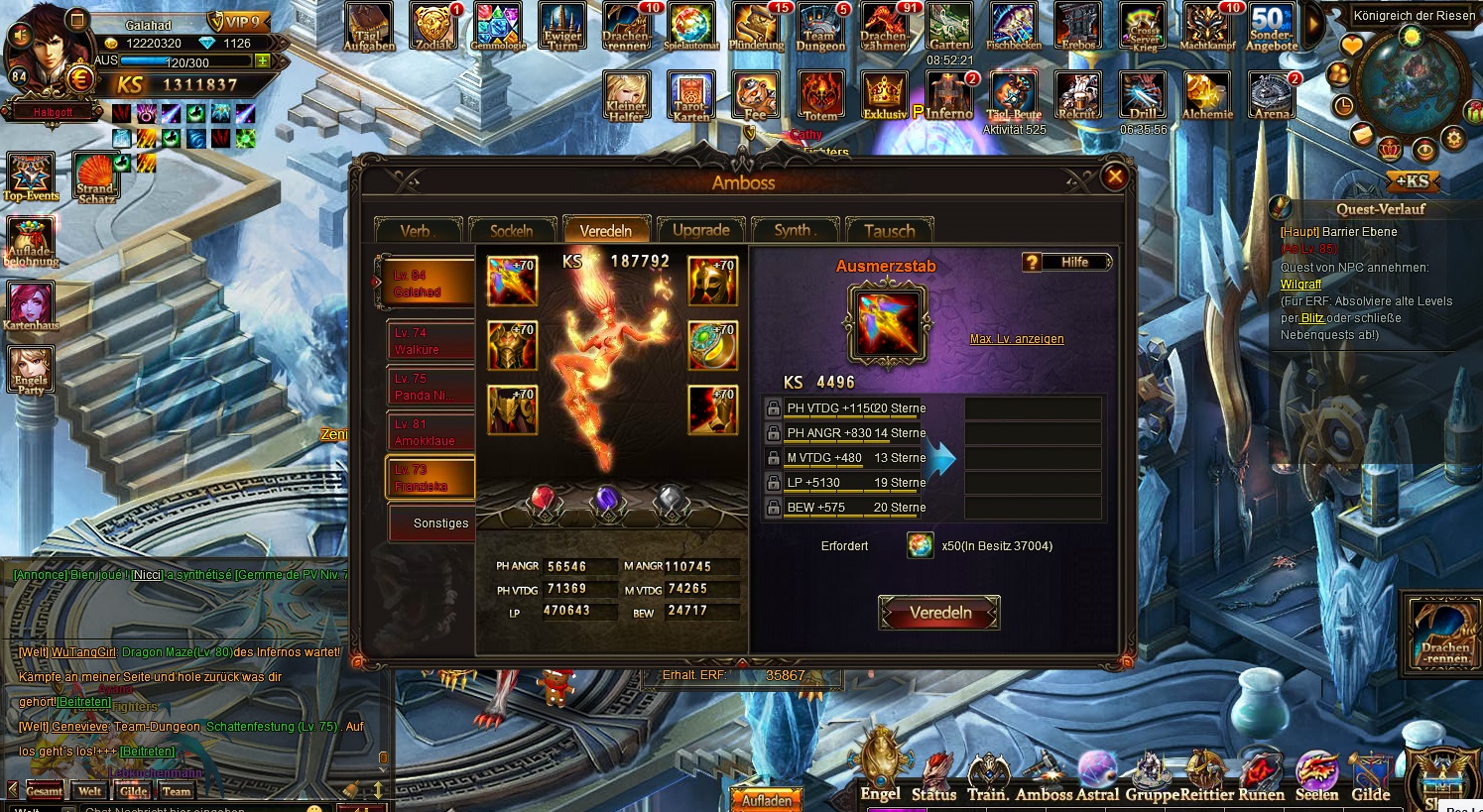
Task: Open the Upgrade tab
Action: click(x=700, y=230)
